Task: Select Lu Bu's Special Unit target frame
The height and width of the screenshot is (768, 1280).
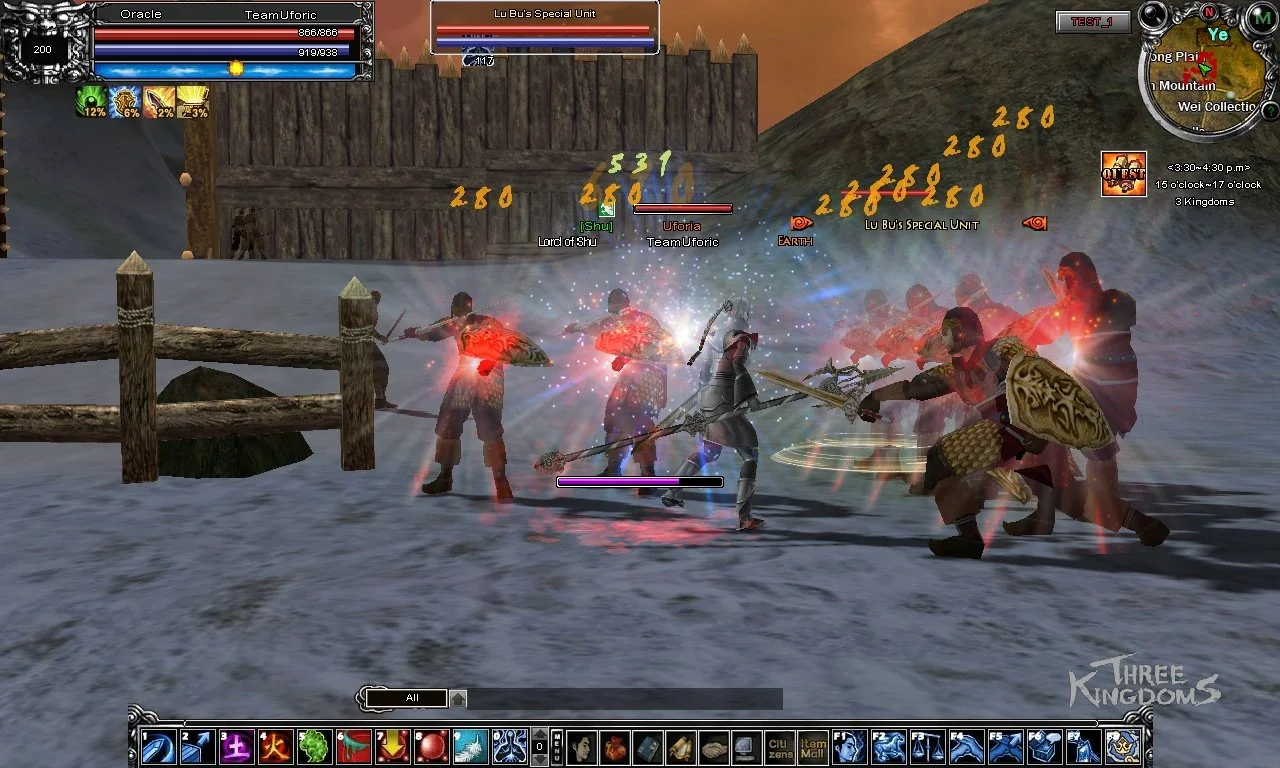Action: point(544,25)
